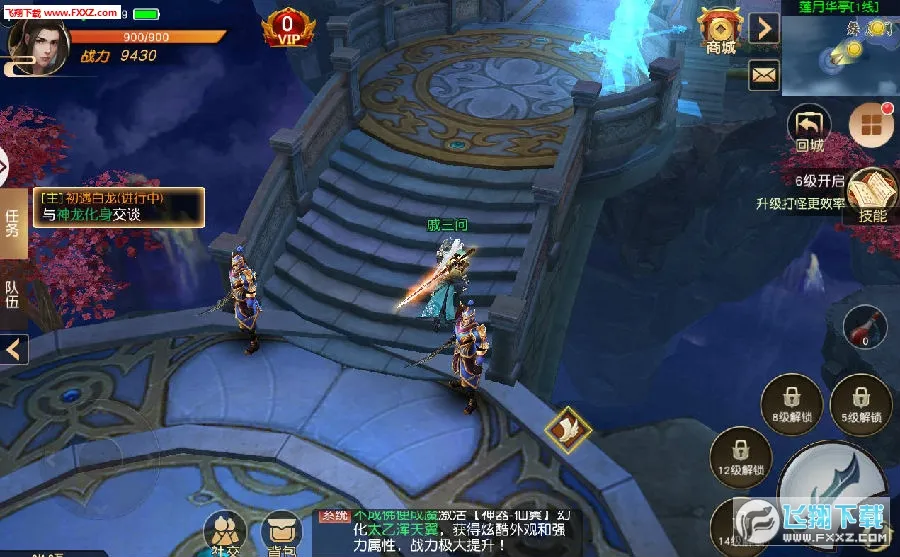Screen dimensions: 900x557
Task: Open the 技能 skills book icon
Action: tap(872, 195)
